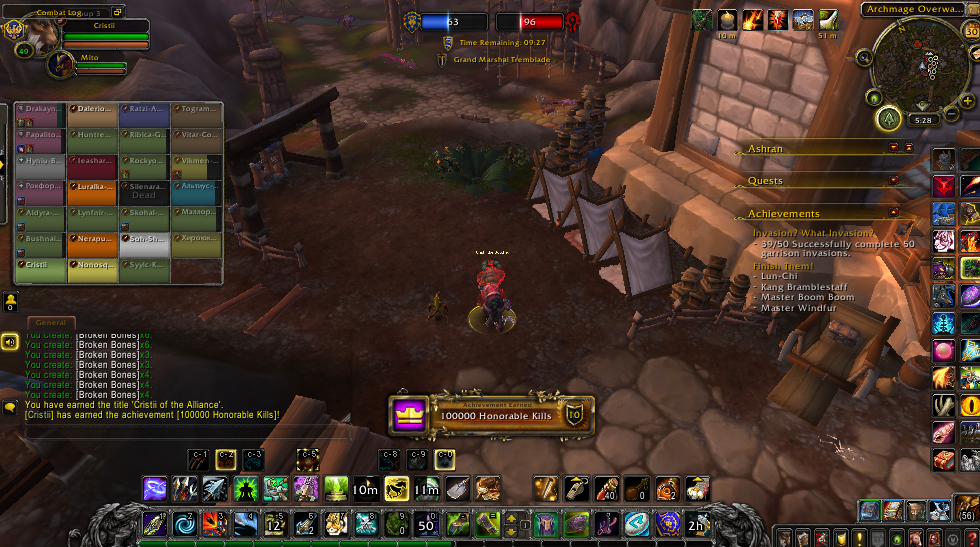980x547 pixels.
Task: Collapse the Quests tracker section
Action: (x=894, y=181)
